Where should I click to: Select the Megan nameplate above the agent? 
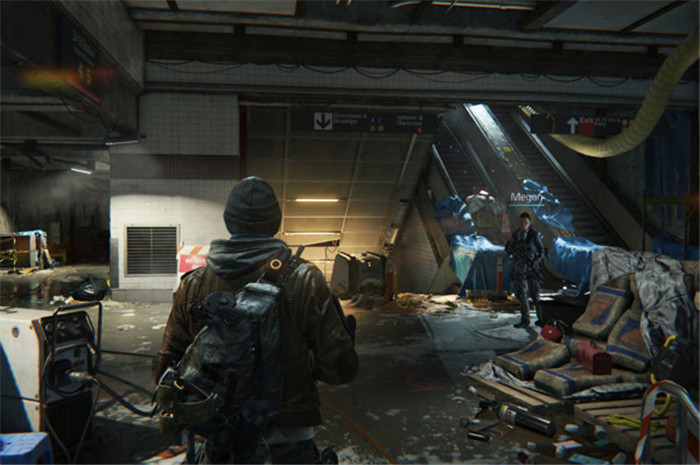point(525,198)
